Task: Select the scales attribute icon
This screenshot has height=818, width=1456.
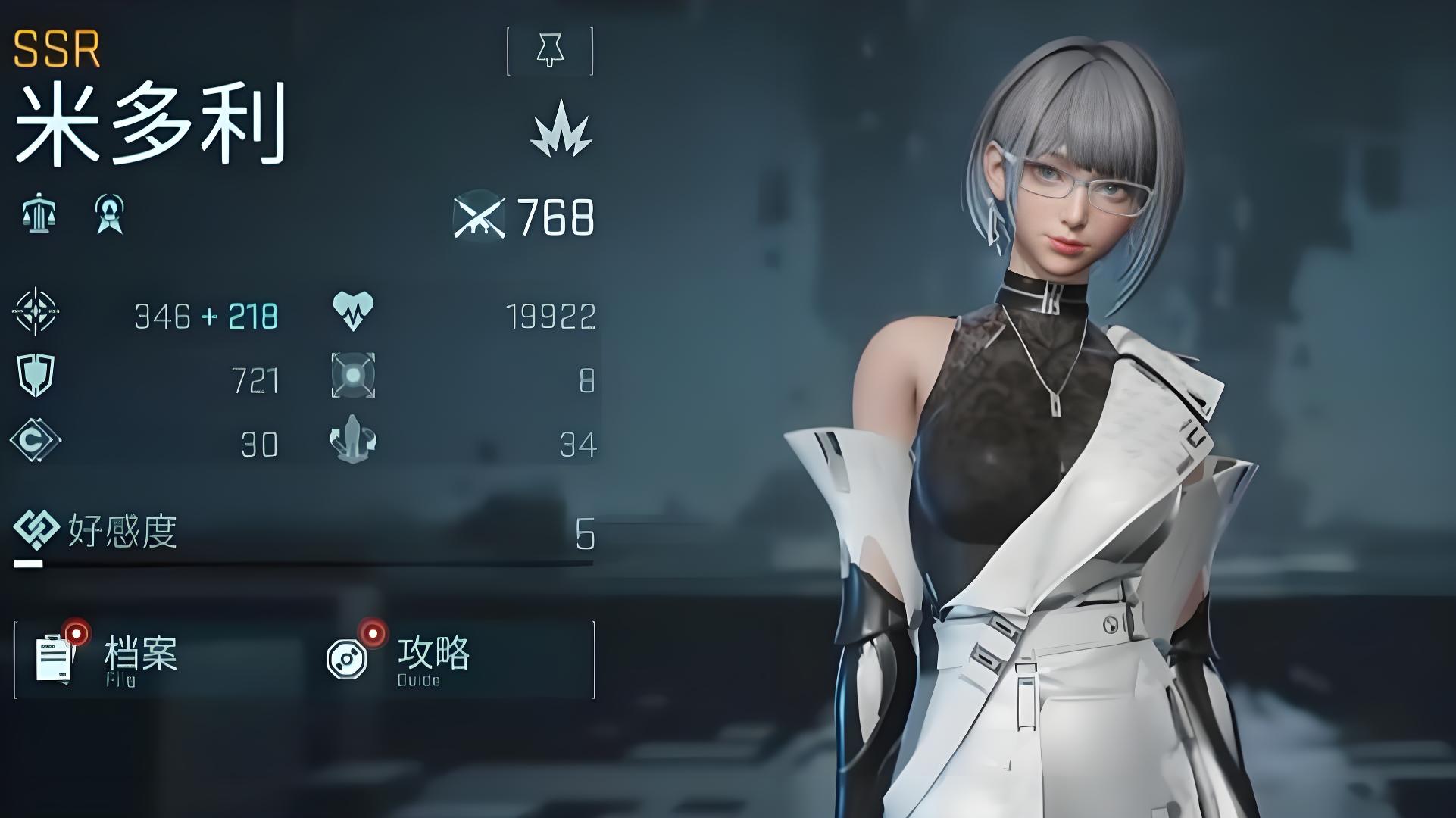Action: click(x=39, y=214)
